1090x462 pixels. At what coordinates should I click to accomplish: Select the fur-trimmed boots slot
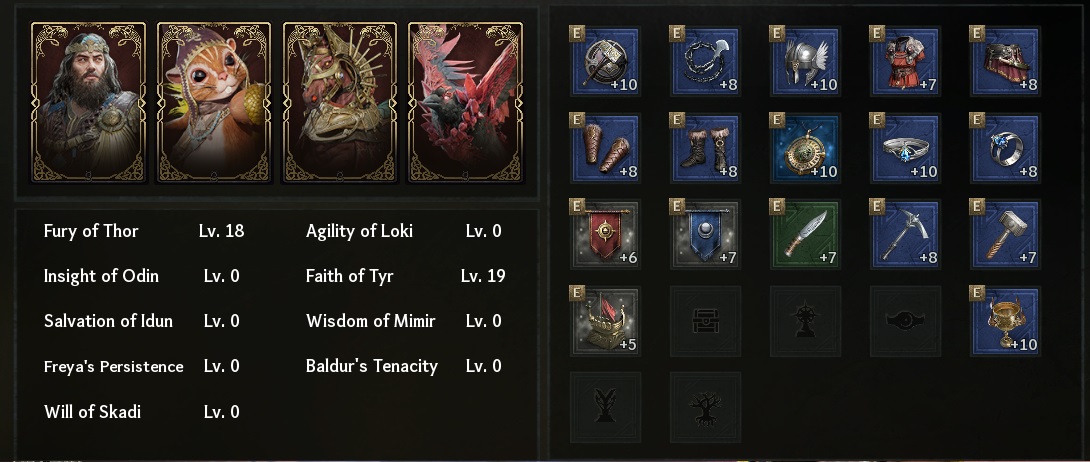coord(705,147)
